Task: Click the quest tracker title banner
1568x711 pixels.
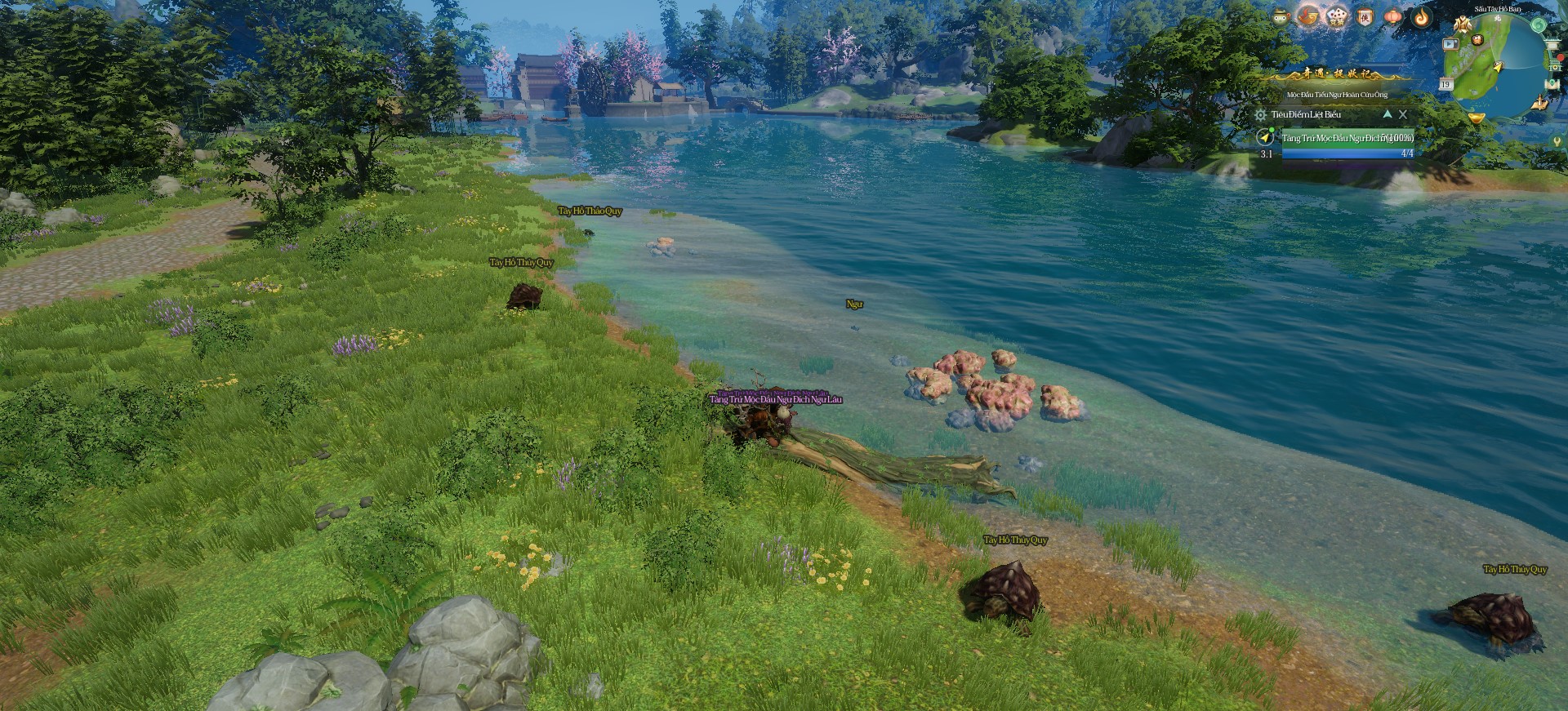Action: (x=1337, y=74)
